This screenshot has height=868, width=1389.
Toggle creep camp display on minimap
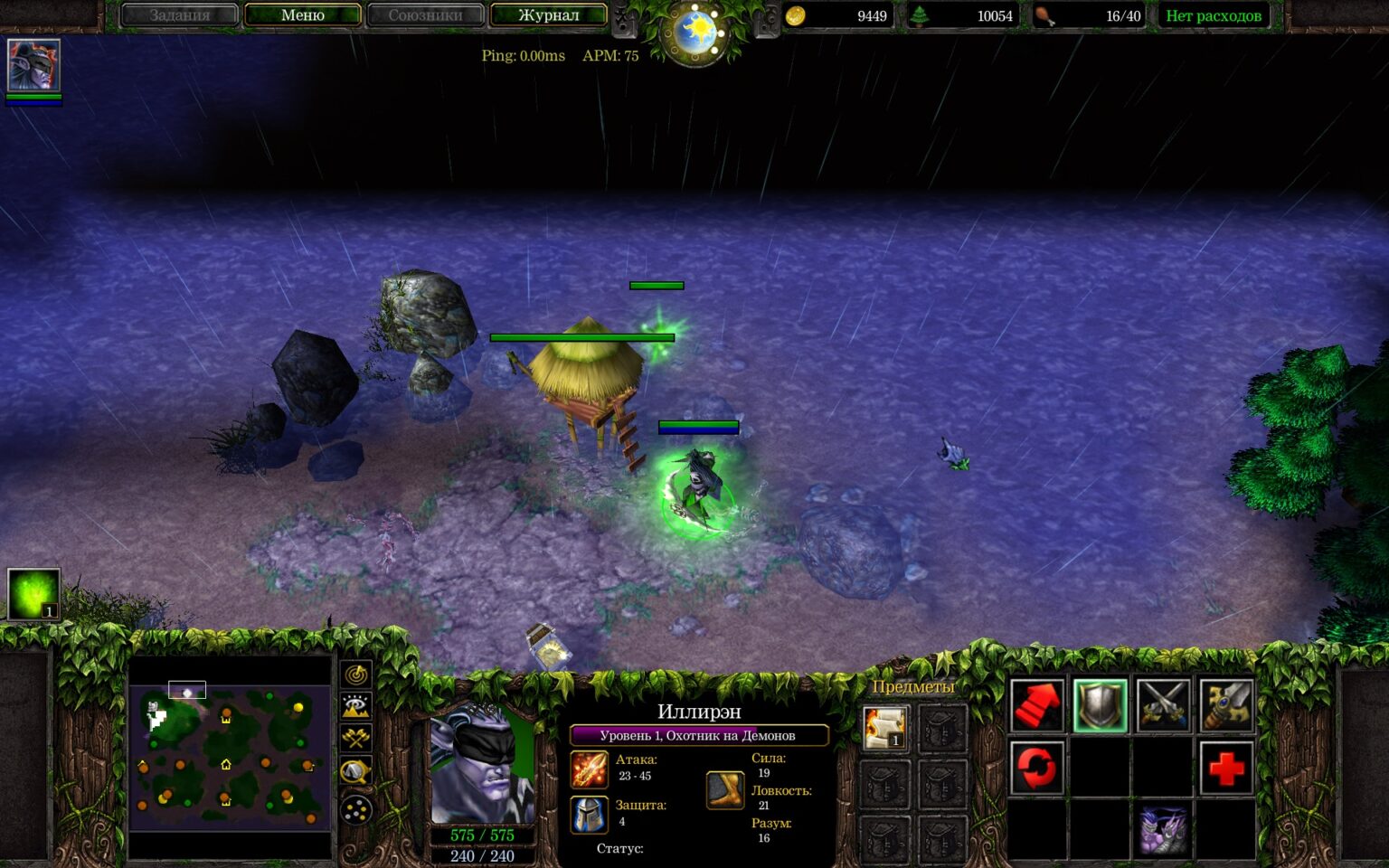coord(356,771)
